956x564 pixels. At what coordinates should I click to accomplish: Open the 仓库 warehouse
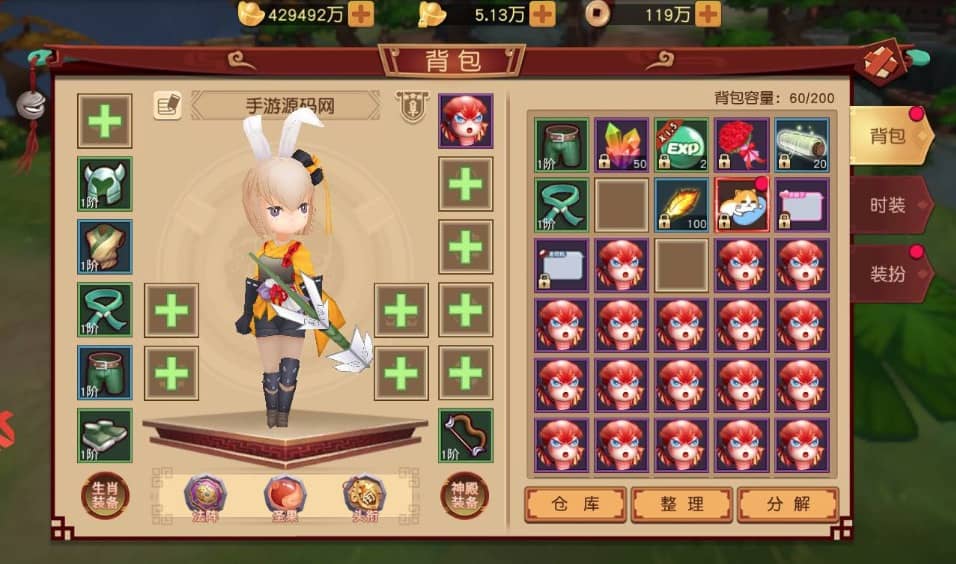click(x=575, y=504)
